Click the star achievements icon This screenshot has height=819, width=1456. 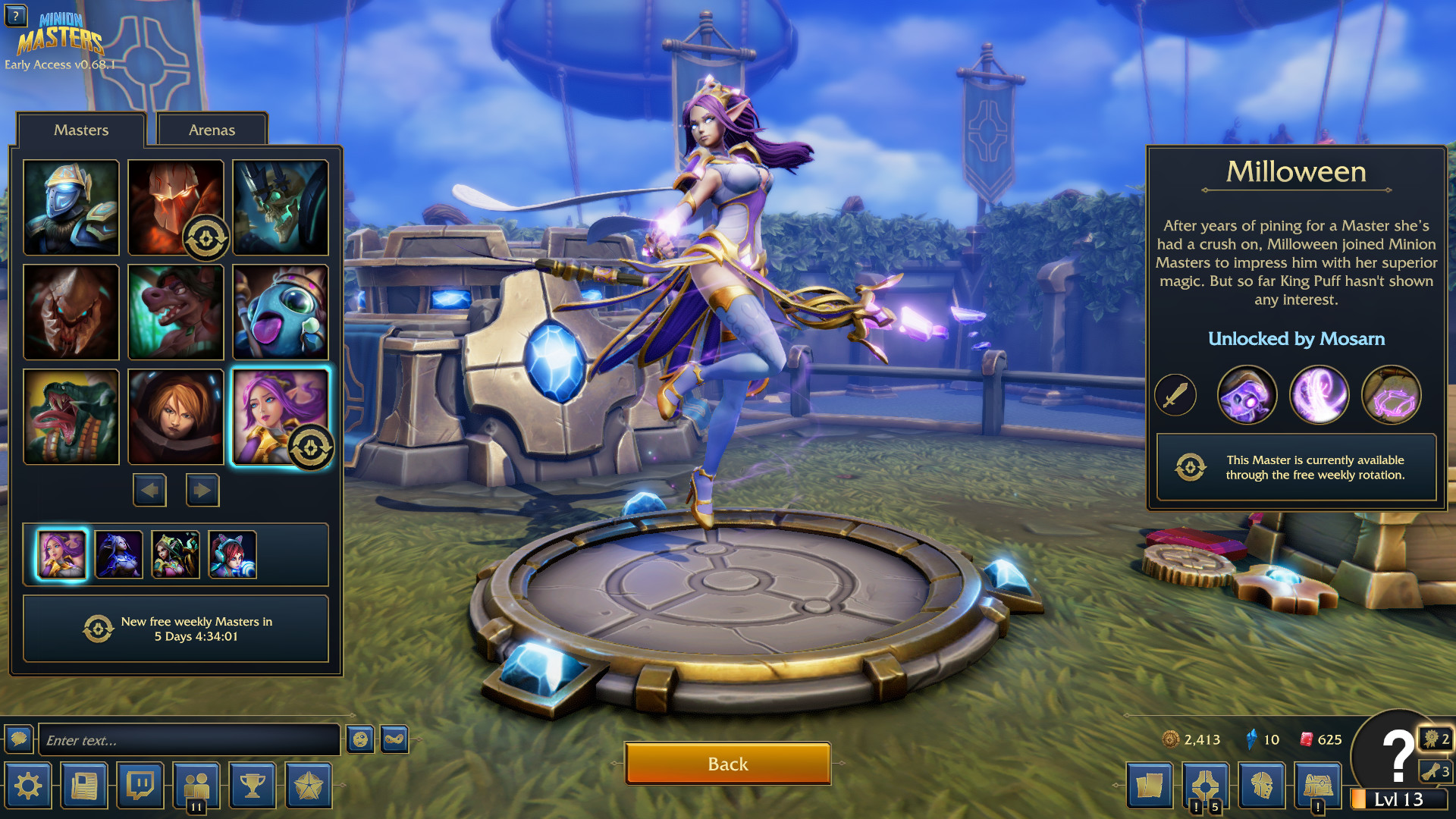[x=308, y=786]
